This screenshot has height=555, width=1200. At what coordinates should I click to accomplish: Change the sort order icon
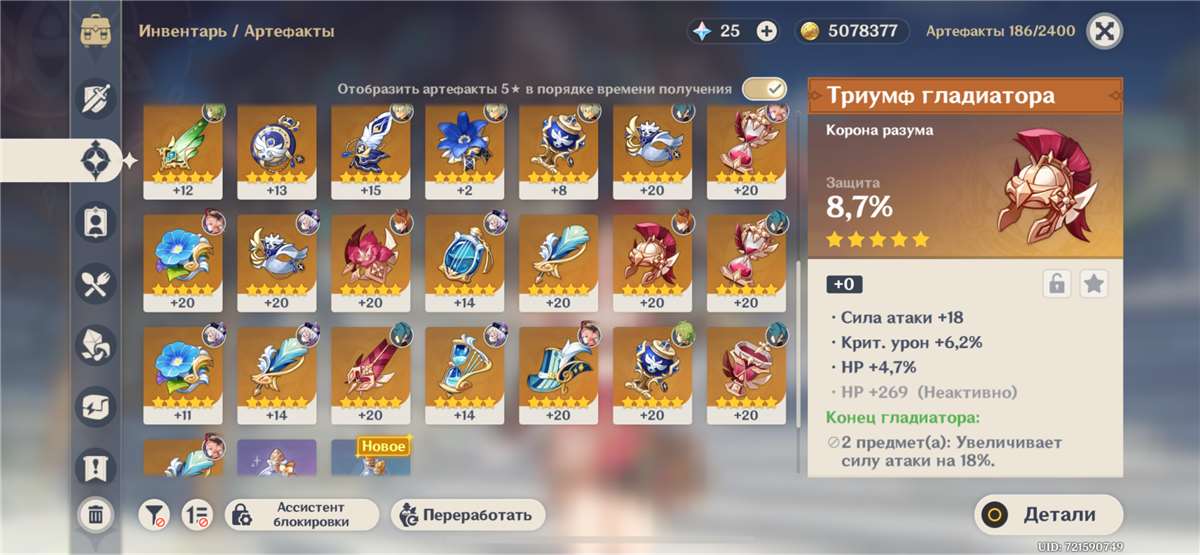click(x=197, y=515)
